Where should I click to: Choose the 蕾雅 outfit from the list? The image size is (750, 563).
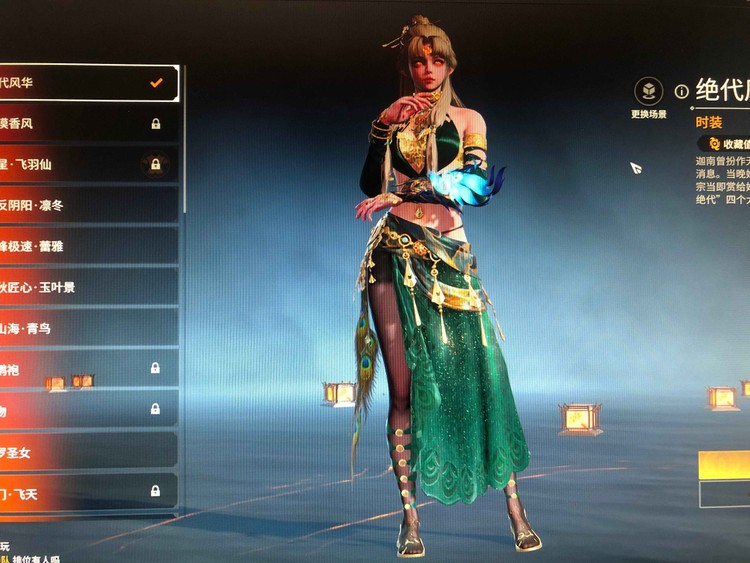tap(88, 246)
